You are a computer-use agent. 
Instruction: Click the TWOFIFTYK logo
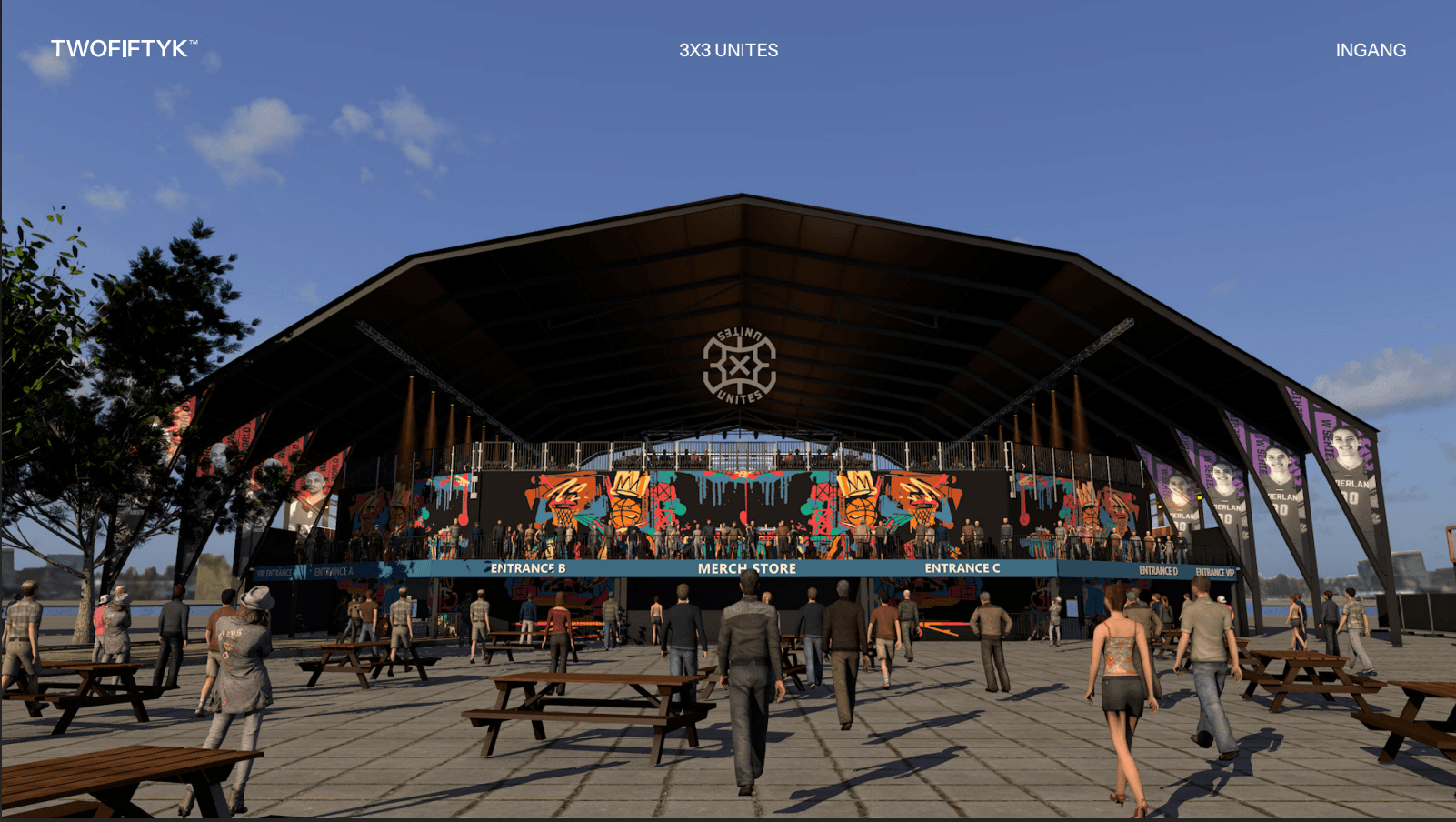pyautogui.click(x=123, y=49)
